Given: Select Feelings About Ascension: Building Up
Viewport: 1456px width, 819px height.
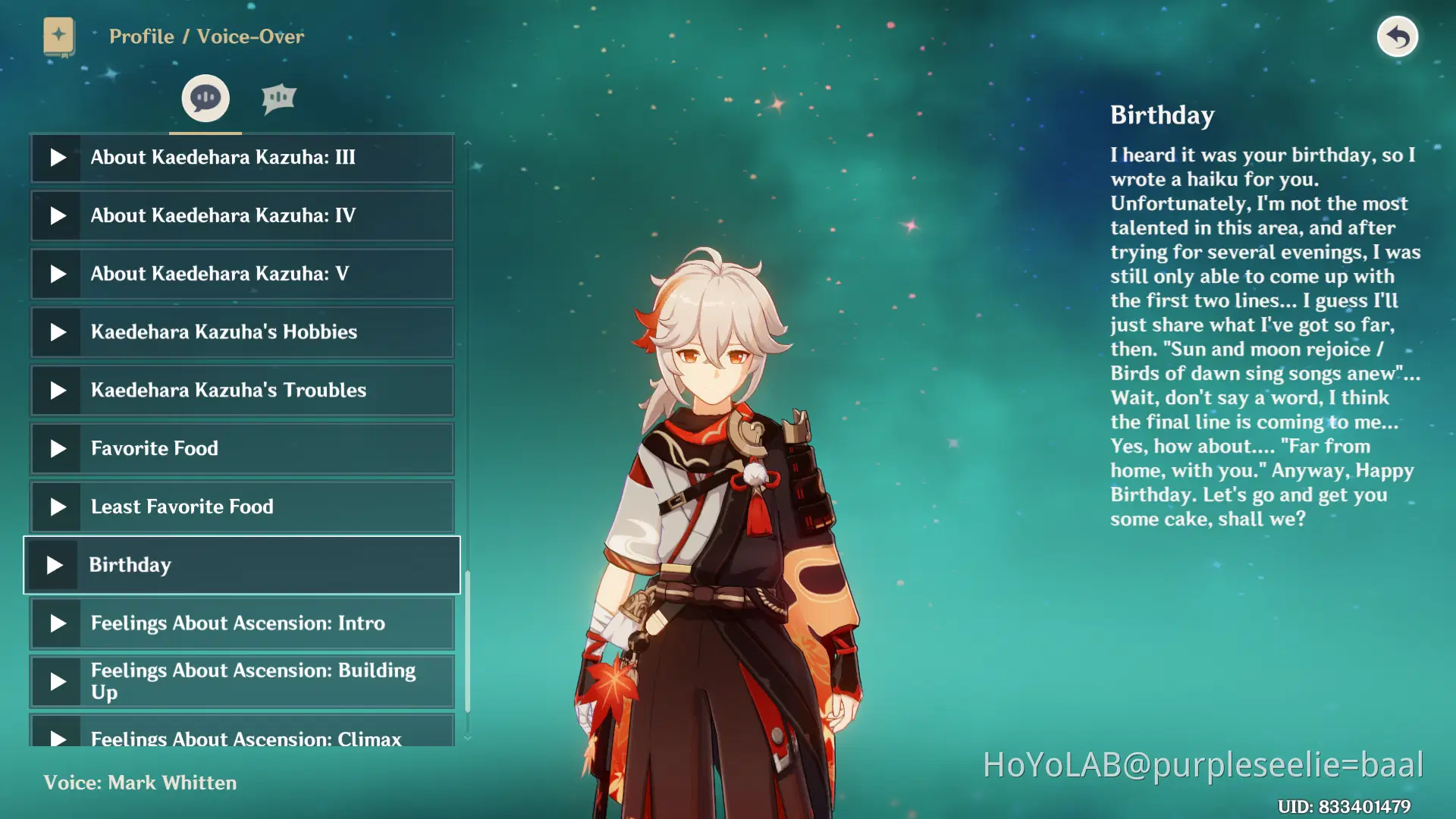Looking at the screenshot, I should (x=241, y=681).
